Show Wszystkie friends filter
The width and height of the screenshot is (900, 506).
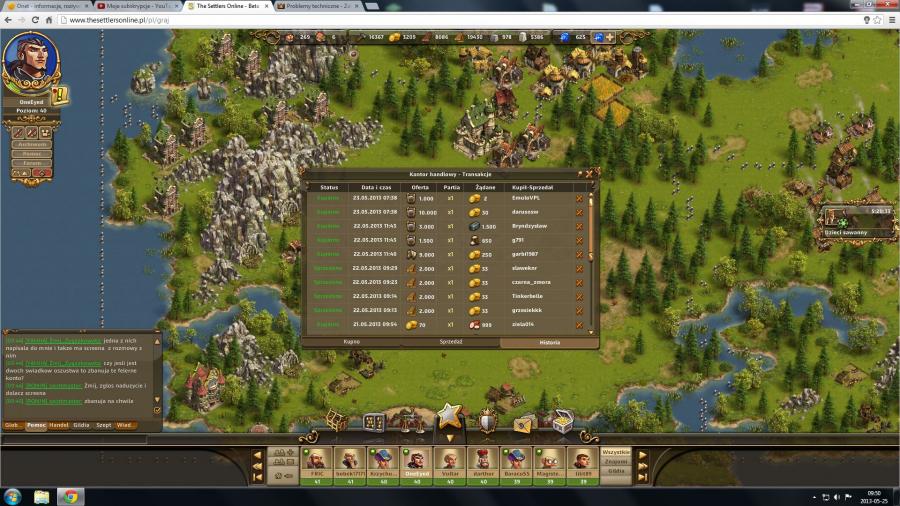pyautogui.click(x=615, y=452)
